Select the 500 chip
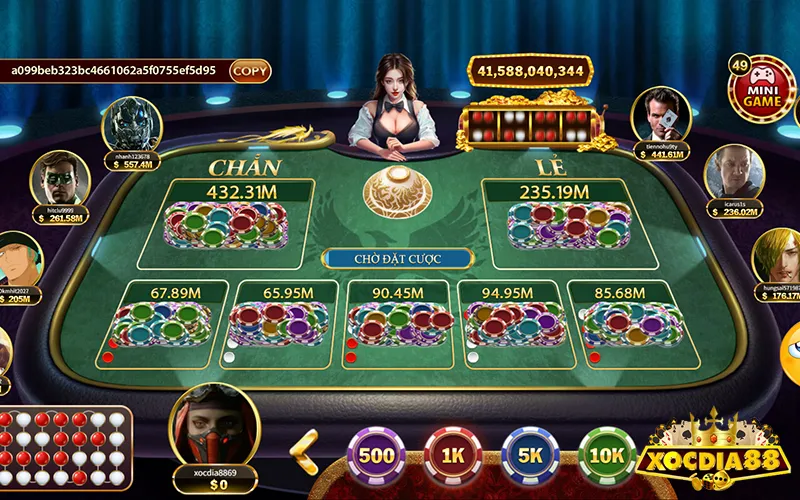 [x=377, y=455]
